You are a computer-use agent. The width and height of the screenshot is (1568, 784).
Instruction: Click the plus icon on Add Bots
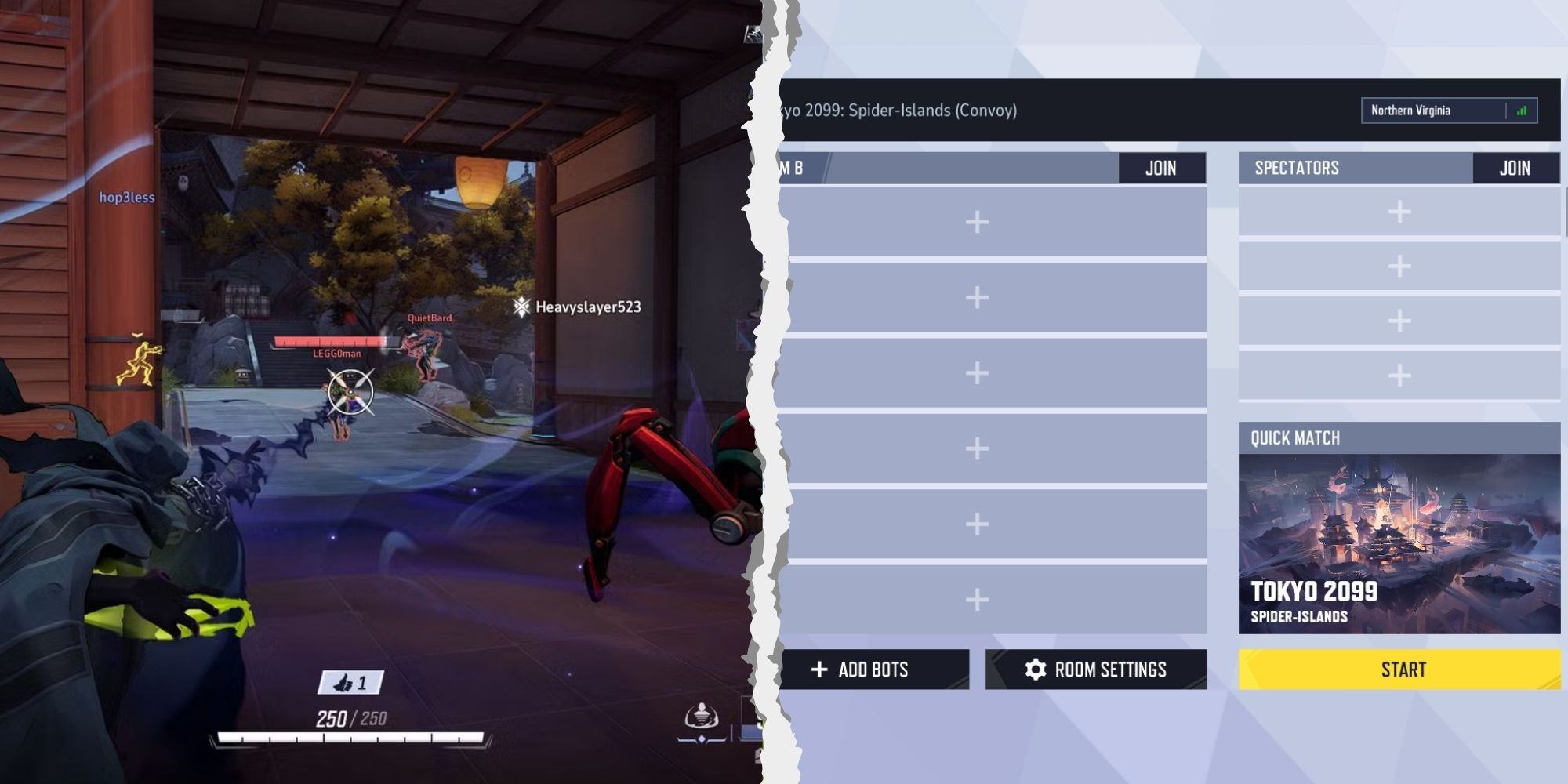(x=819, y=670)
